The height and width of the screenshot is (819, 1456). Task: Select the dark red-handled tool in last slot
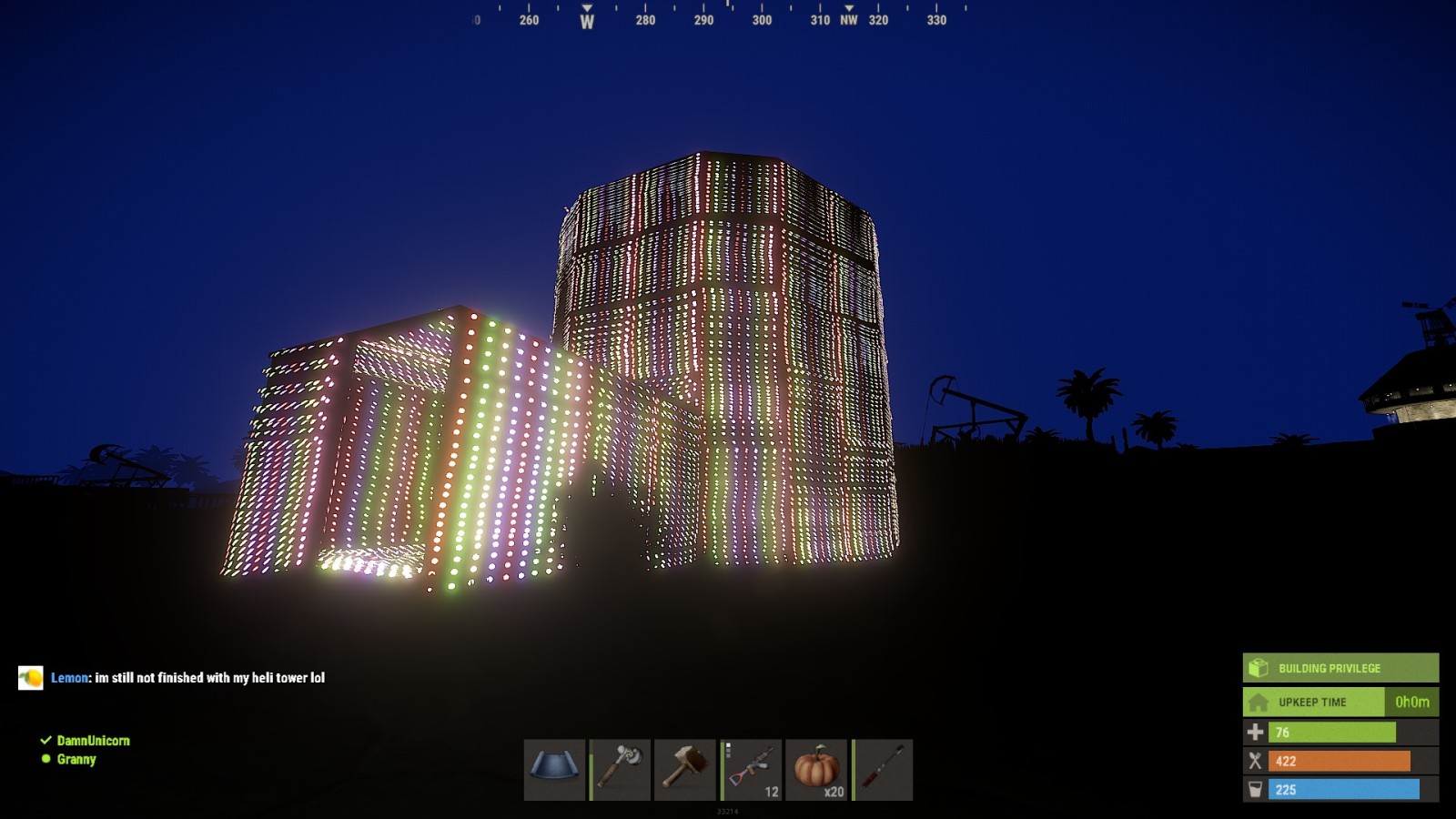(x=882, y=770)
